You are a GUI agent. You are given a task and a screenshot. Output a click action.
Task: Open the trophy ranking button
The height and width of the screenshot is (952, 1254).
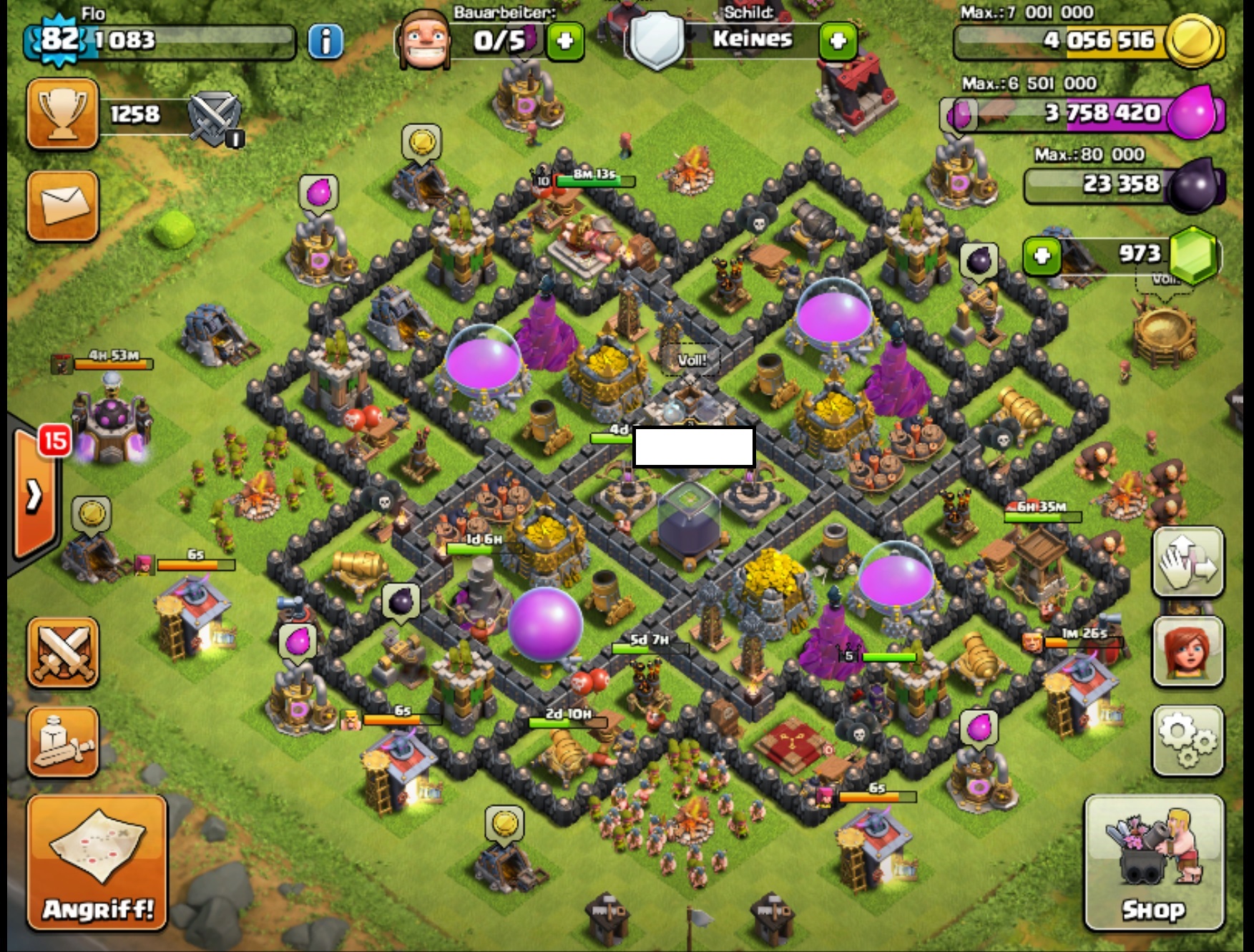pyautogui.click(x=62, y=114)
